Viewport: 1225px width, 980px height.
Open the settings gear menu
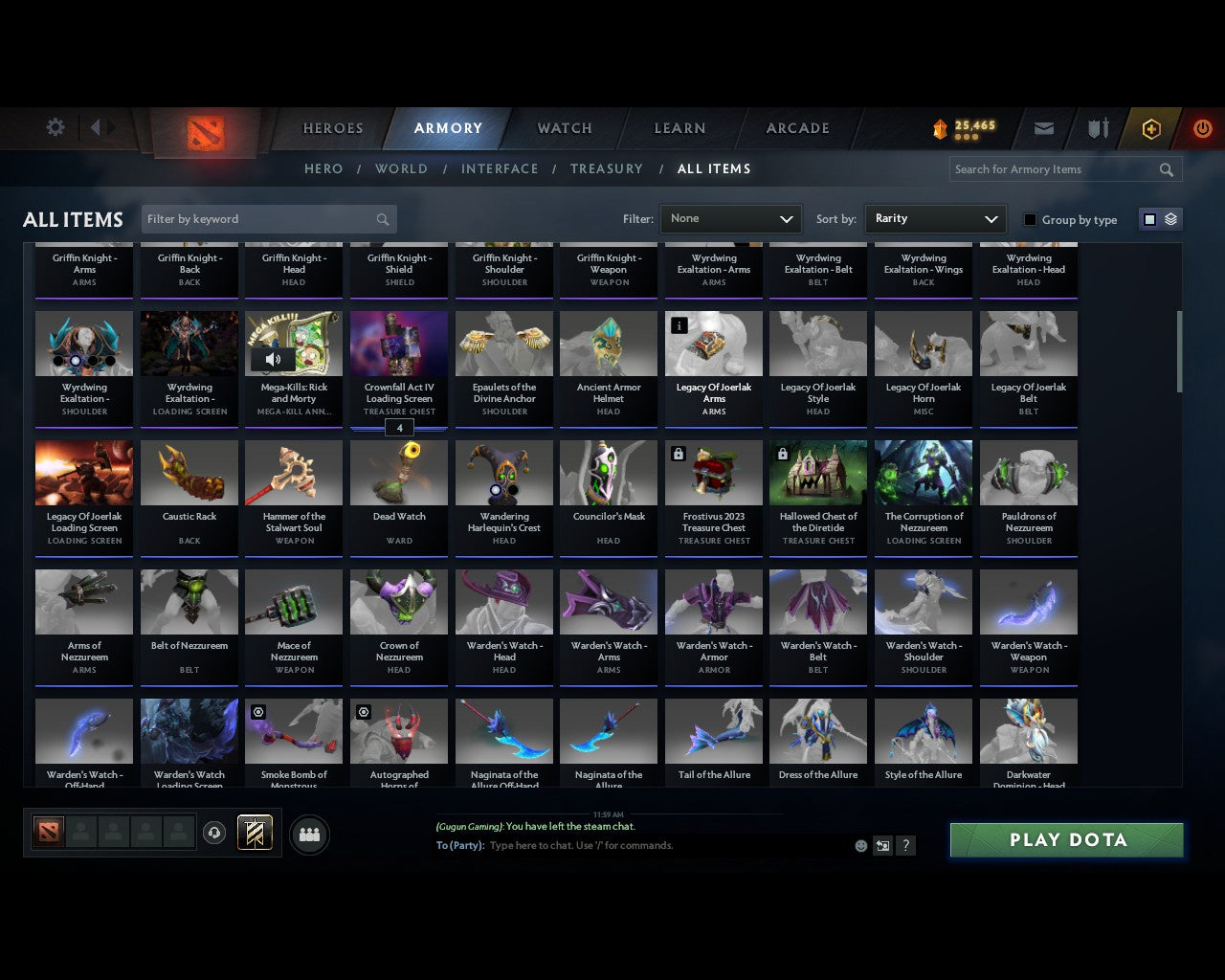tap(55, 127)
